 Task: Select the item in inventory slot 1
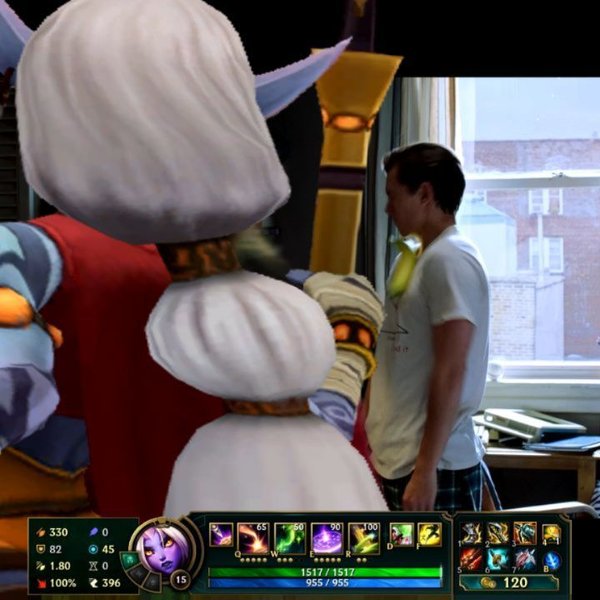(471, 533)
